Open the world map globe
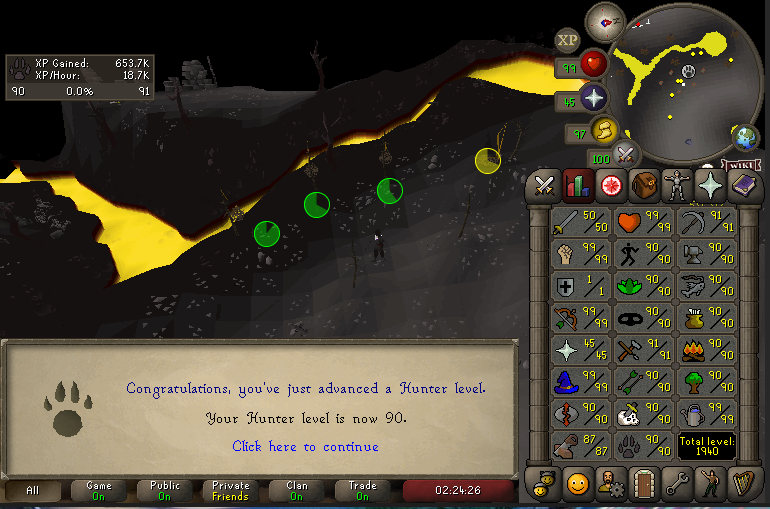This screenshot has width=770, height=509. [x=745, y=137]
